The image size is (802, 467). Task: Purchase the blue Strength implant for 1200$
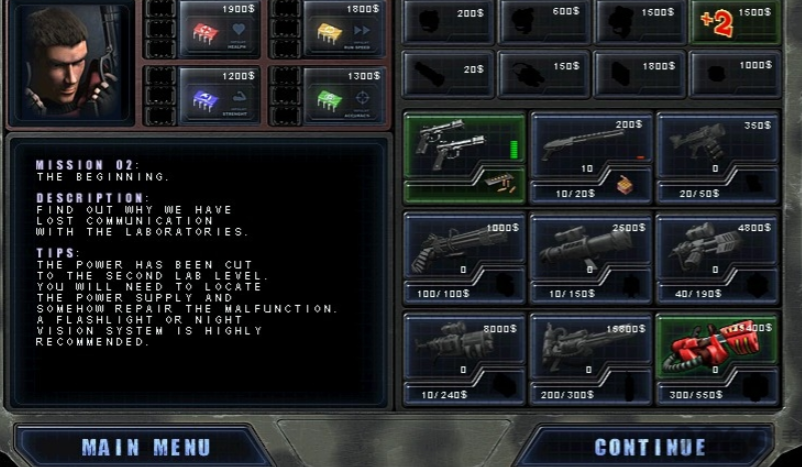[220, 96]
